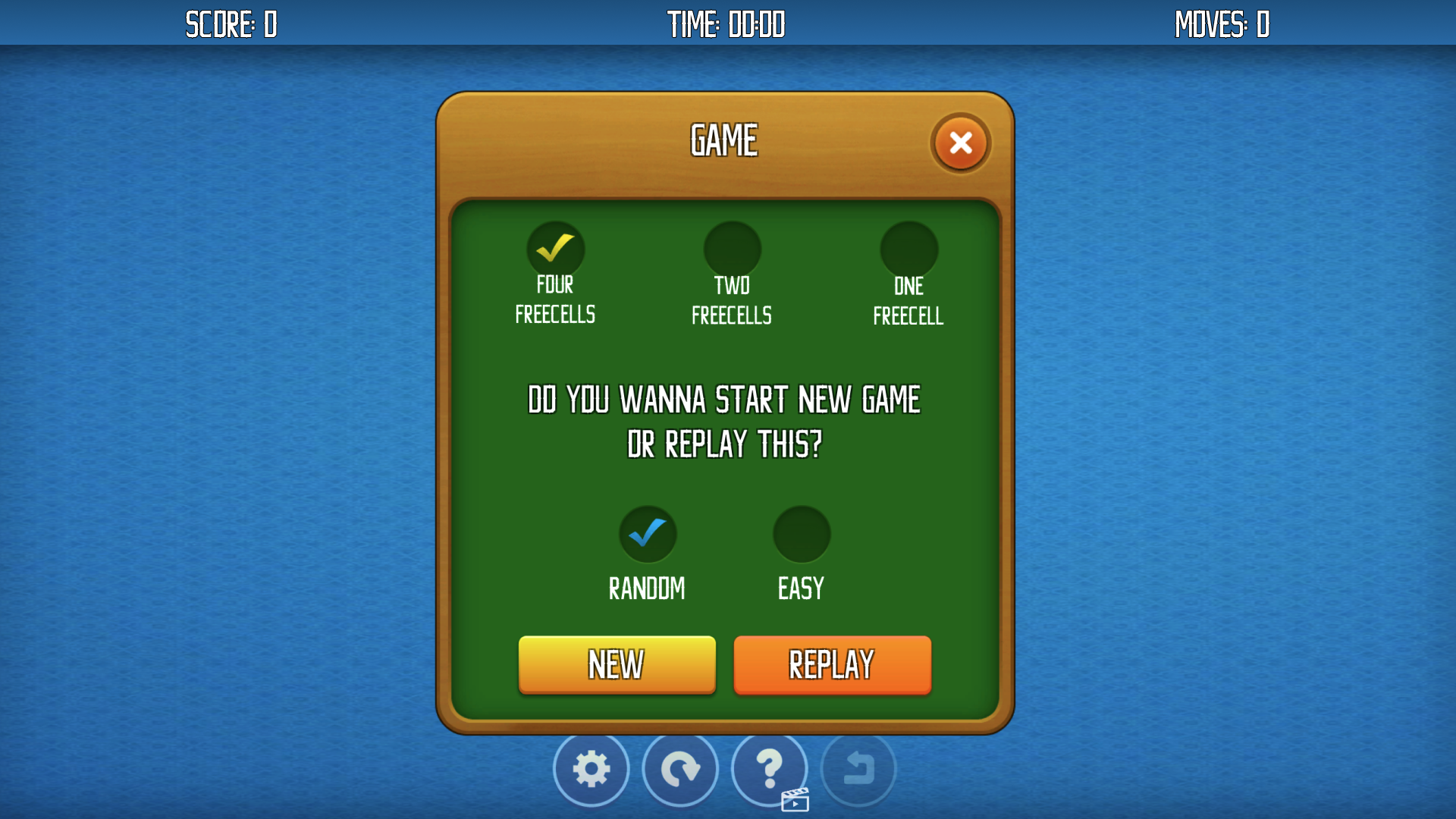Click the GAME dialog title bar
This screenshot has height=819, width=1456.
point(723,139)
